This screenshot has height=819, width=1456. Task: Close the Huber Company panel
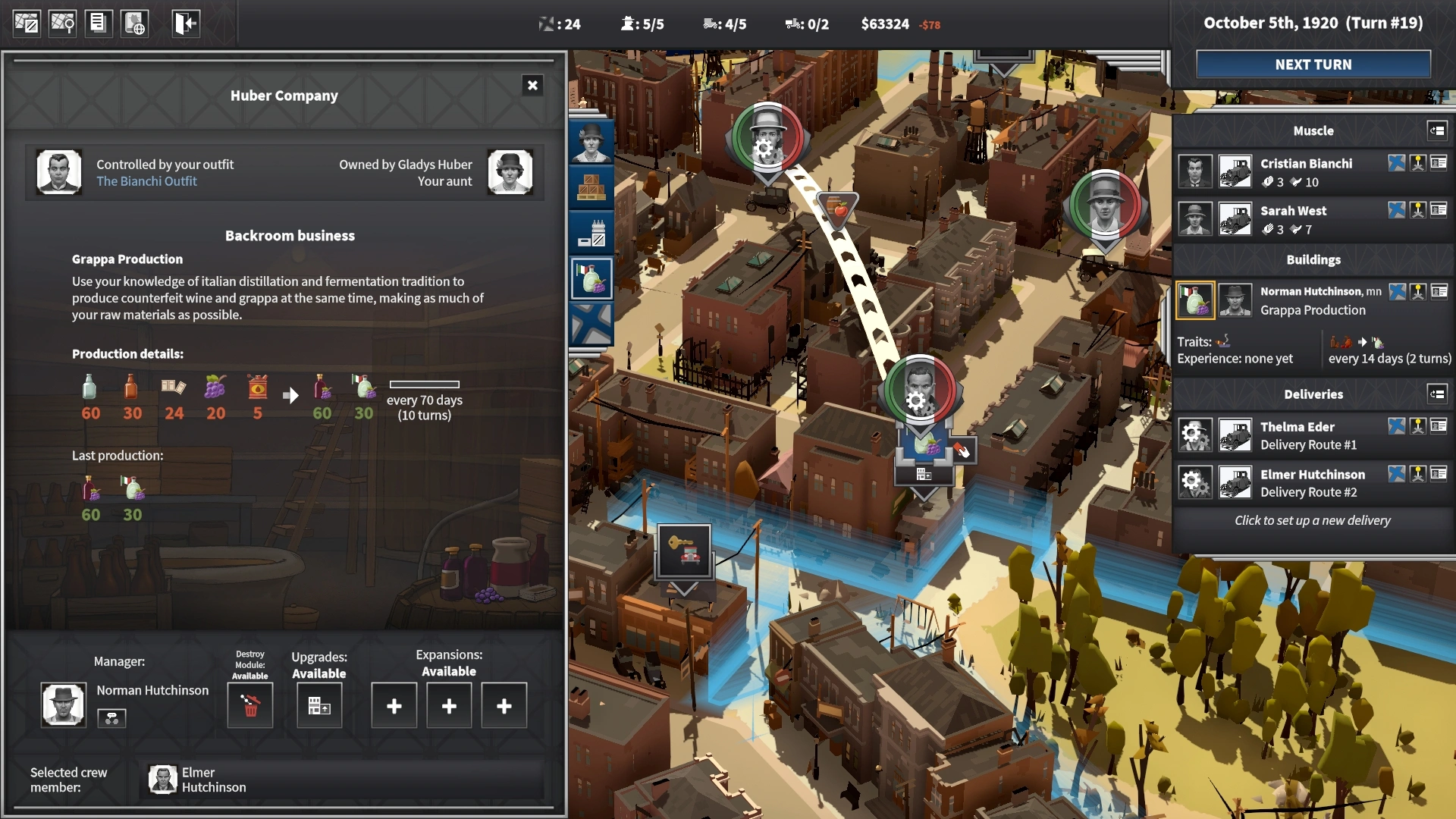[x=532, y=86]
